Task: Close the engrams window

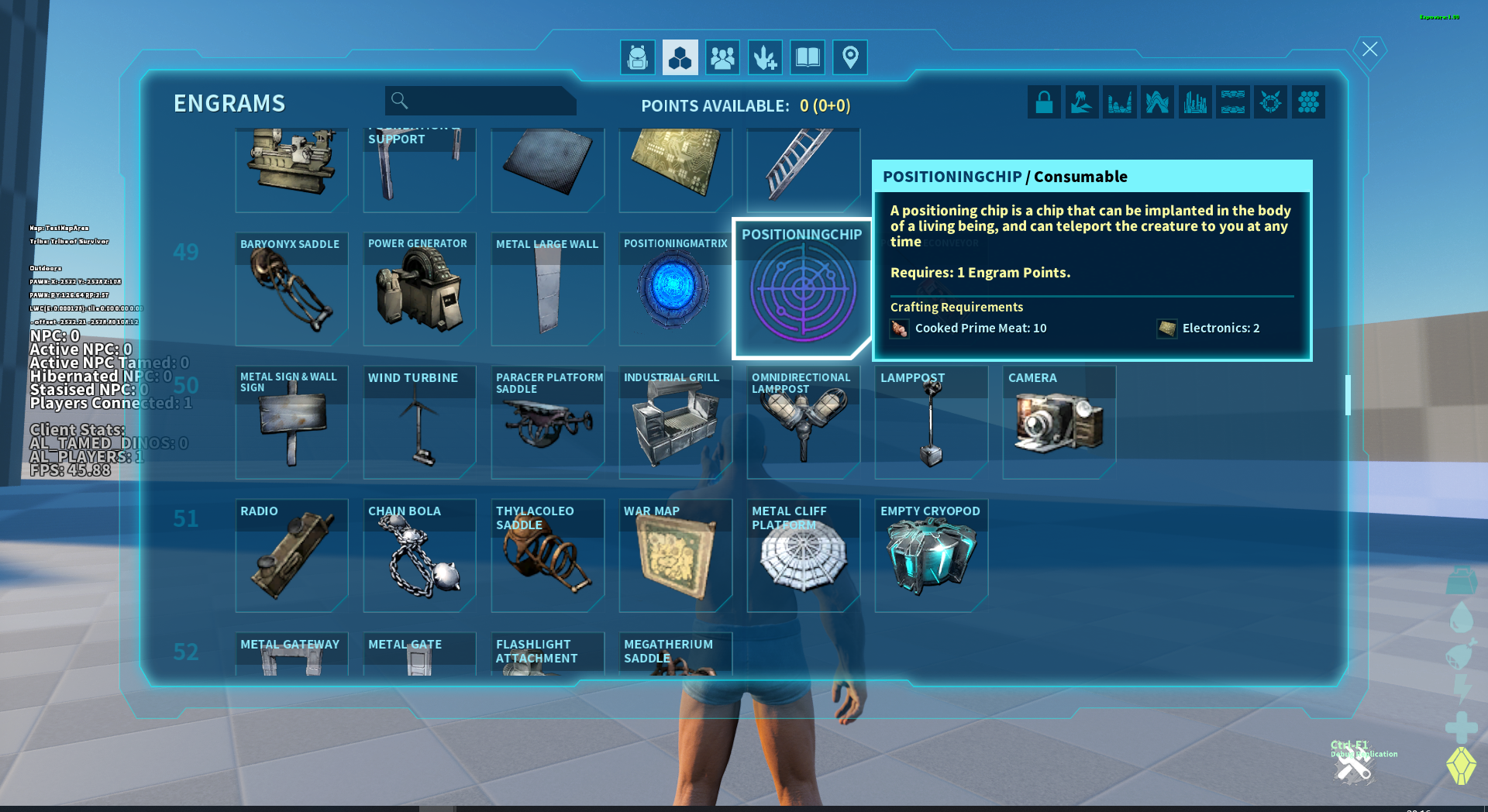Action: click(1369, 50)
